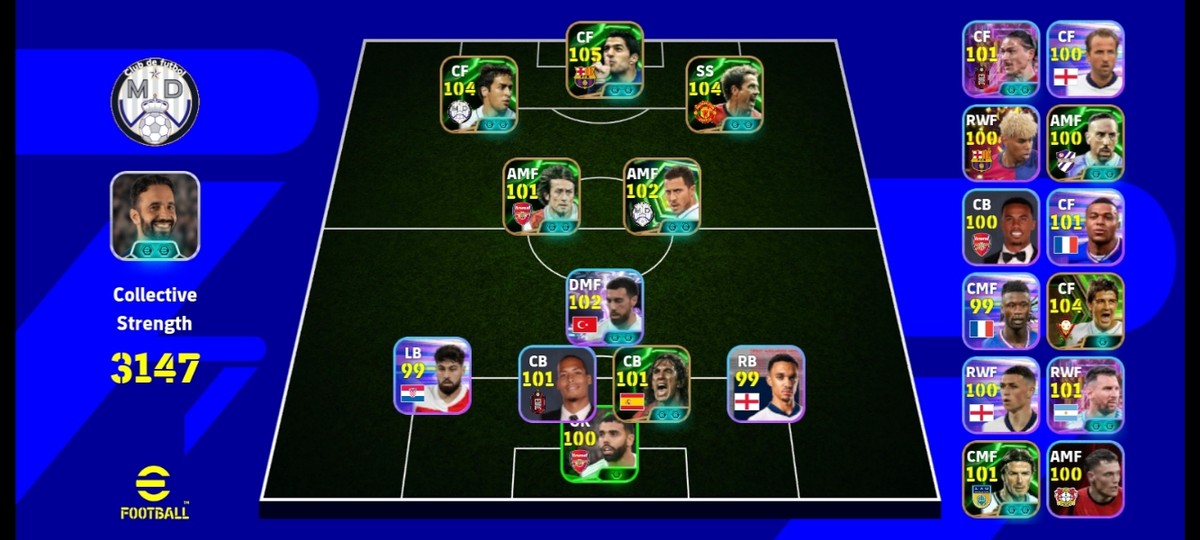This screenshot has height=540, width=1200.
Task: Pick the AMF 101 Arsenal player card
Action: tap(542, 196)
